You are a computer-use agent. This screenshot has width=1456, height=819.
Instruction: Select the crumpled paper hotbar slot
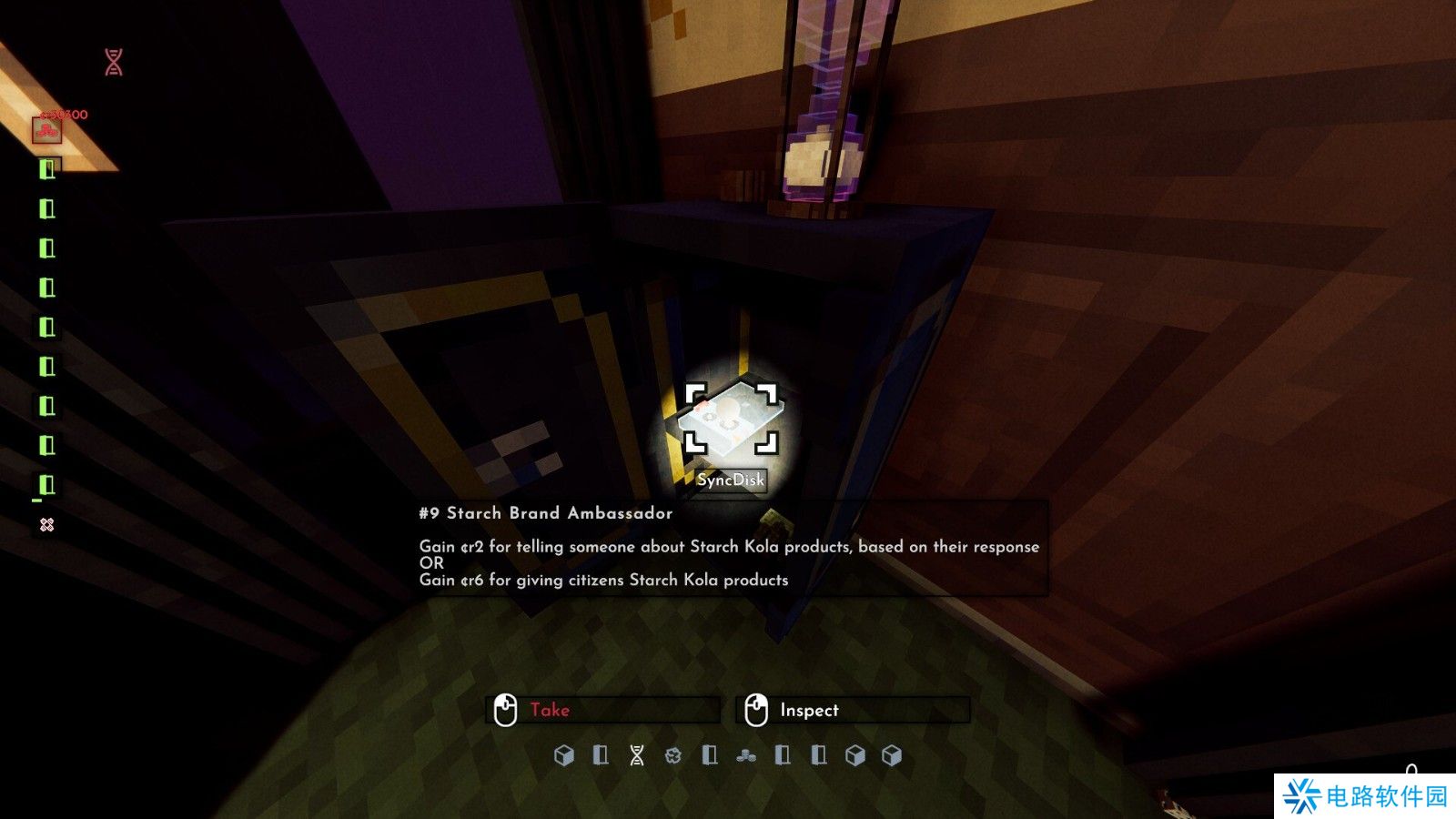pyautogui.click(x=673, y=755)
